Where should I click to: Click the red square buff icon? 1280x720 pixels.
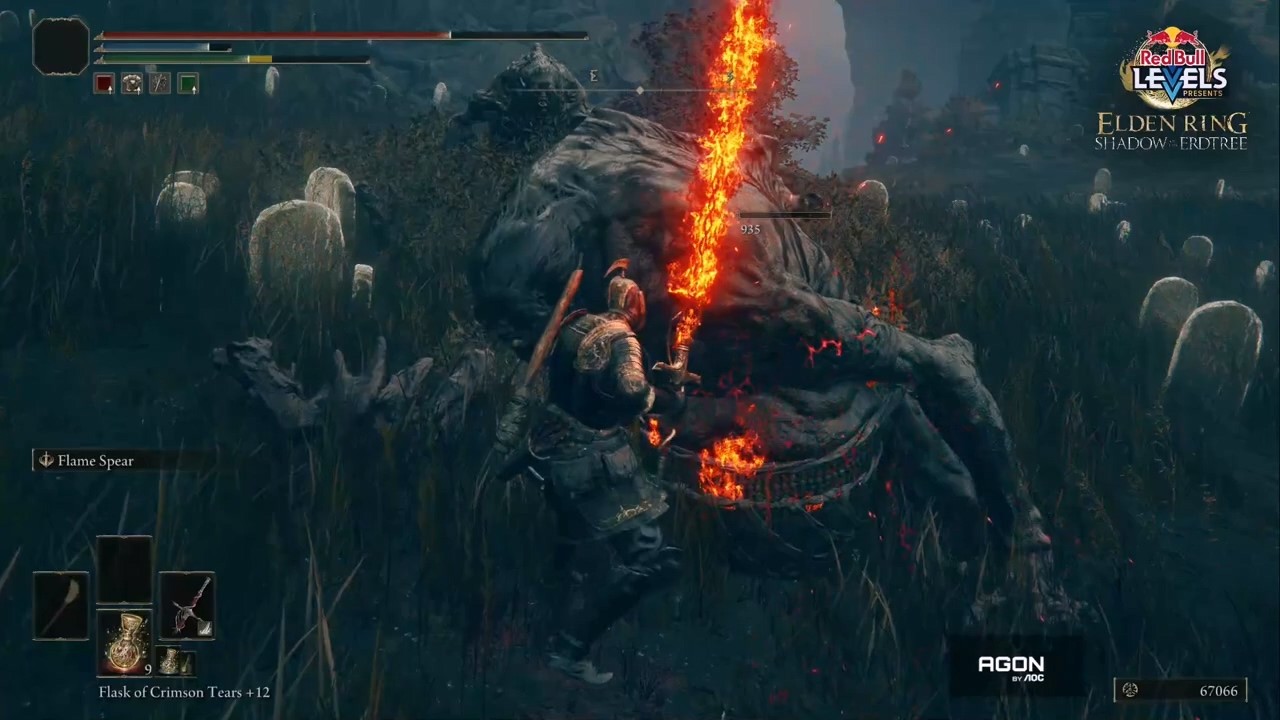[104, 84]
